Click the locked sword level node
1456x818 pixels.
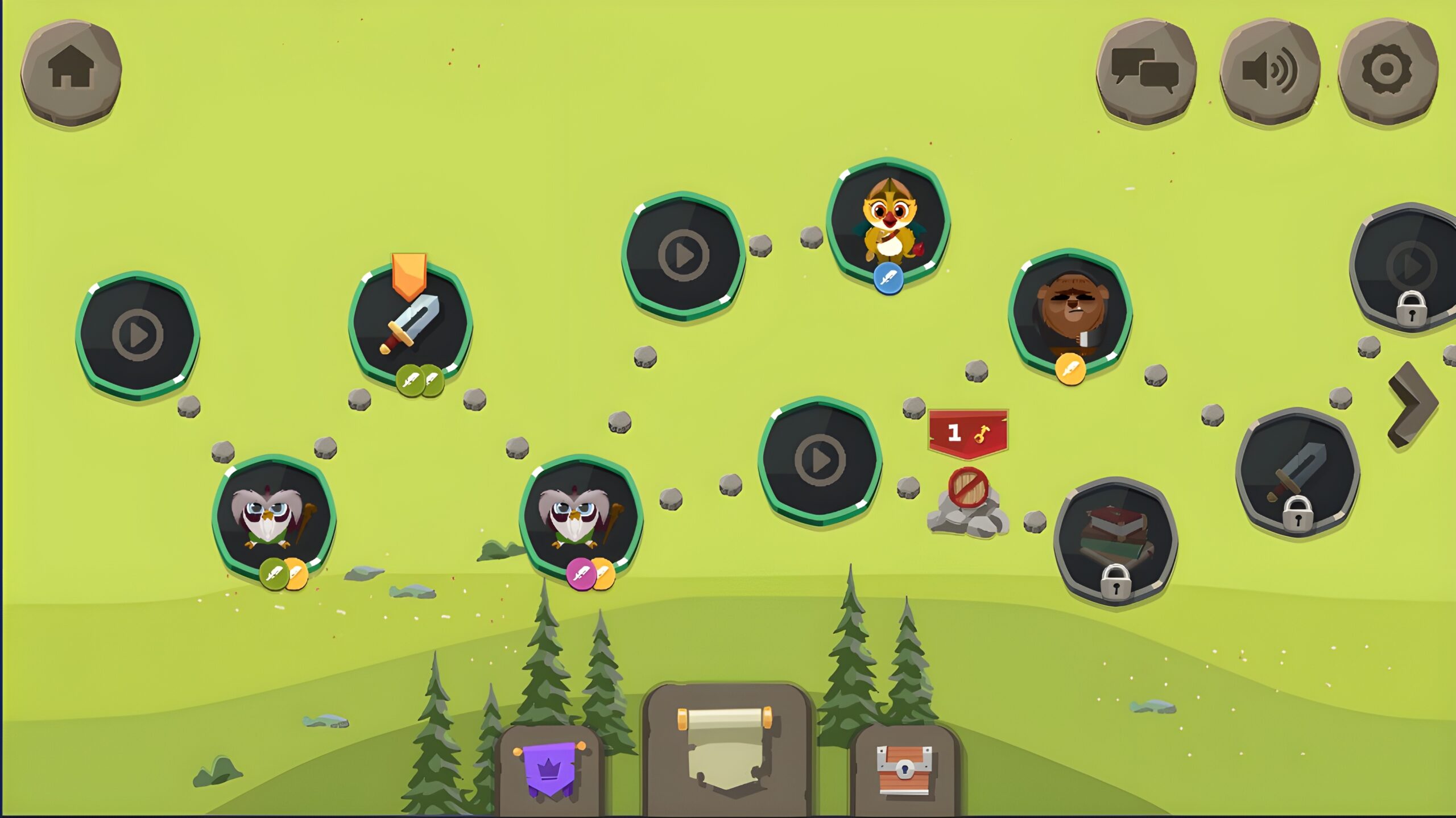tap(1297, 472)
